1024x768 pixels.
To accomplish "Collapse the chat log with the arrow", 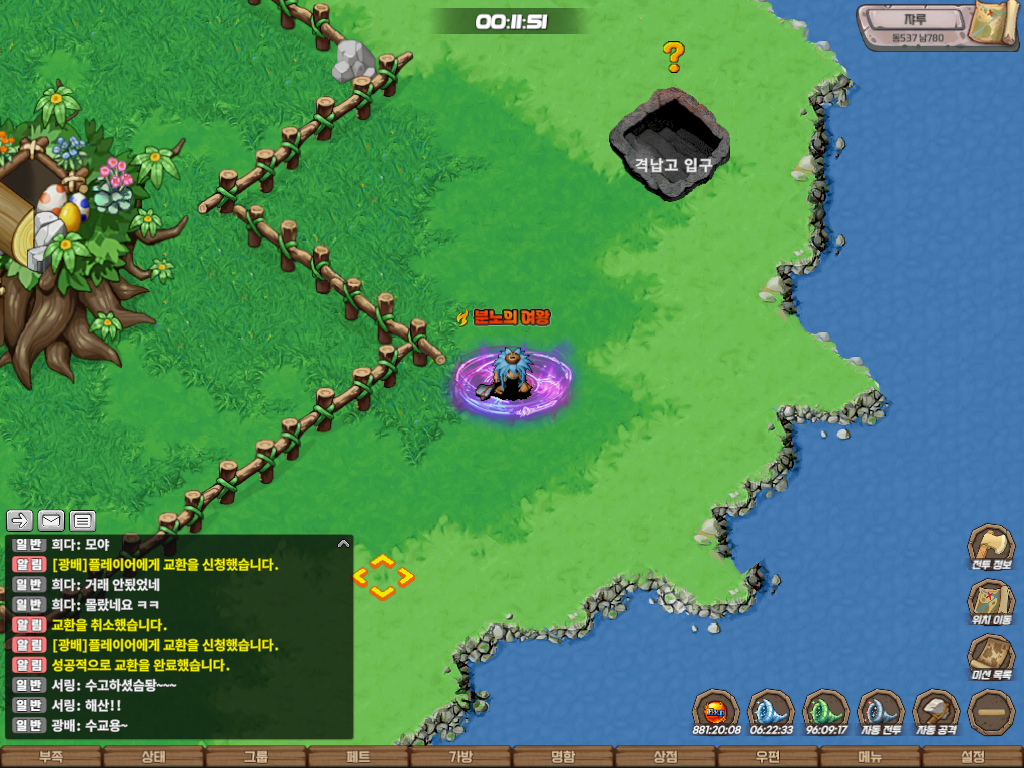I will point(344,544).
